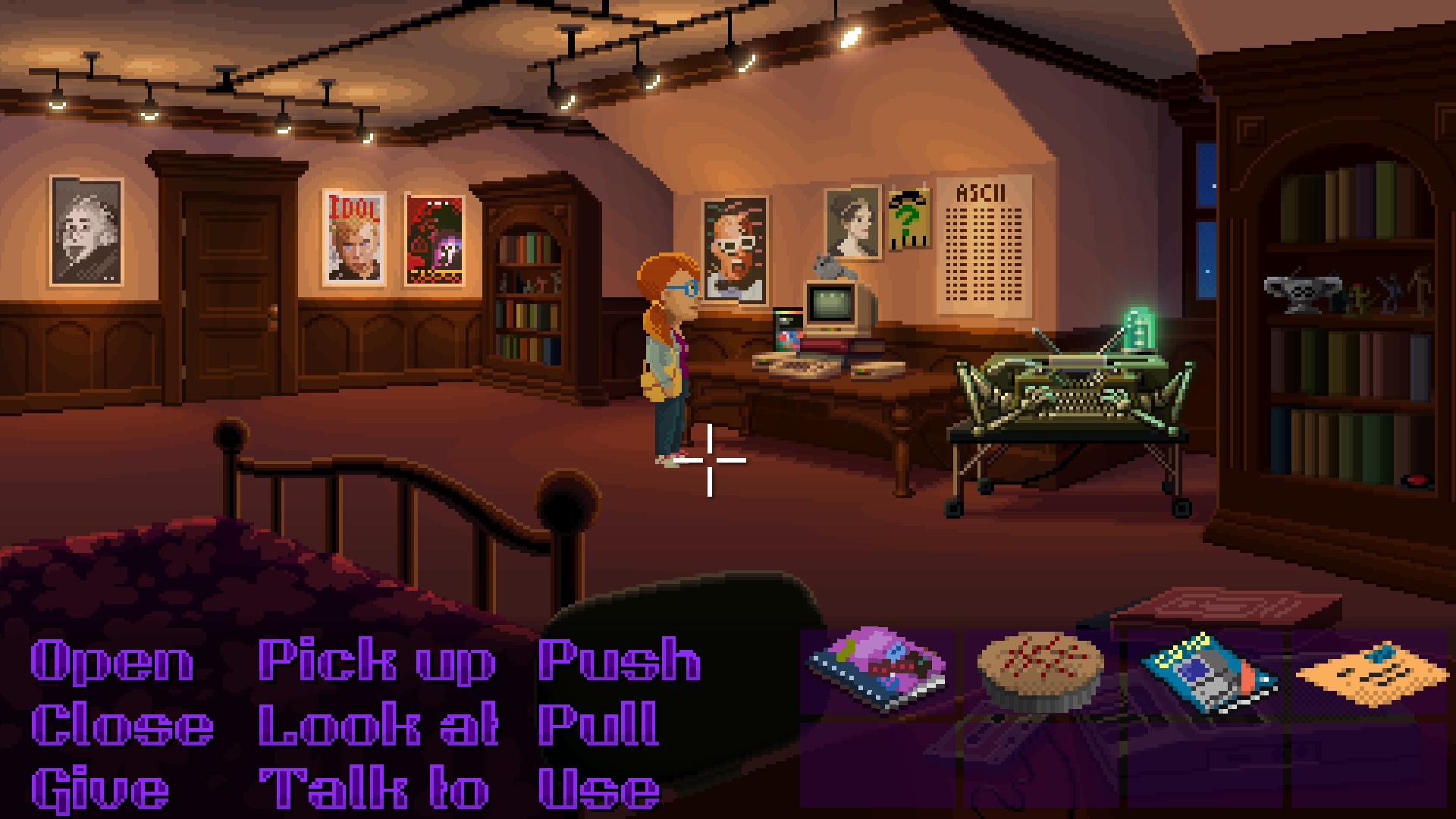Click the IDOL poster

tap(353, 239)
